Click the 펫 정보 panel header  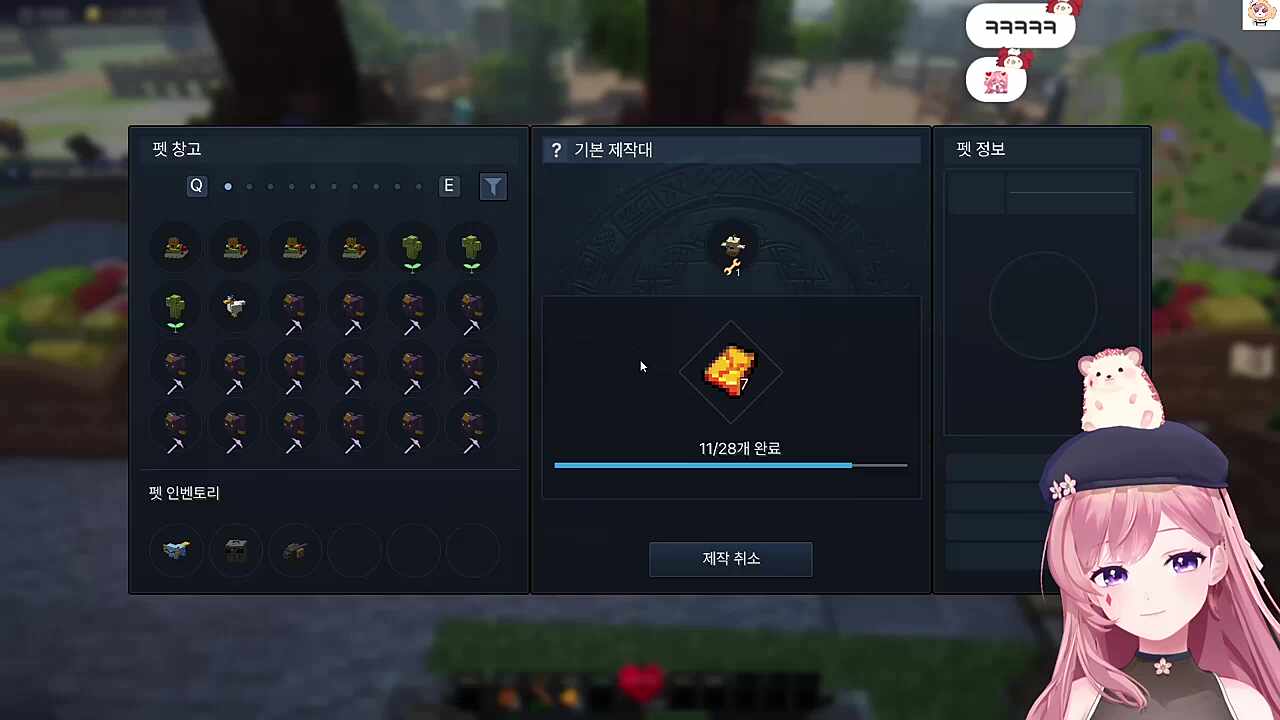980,149
